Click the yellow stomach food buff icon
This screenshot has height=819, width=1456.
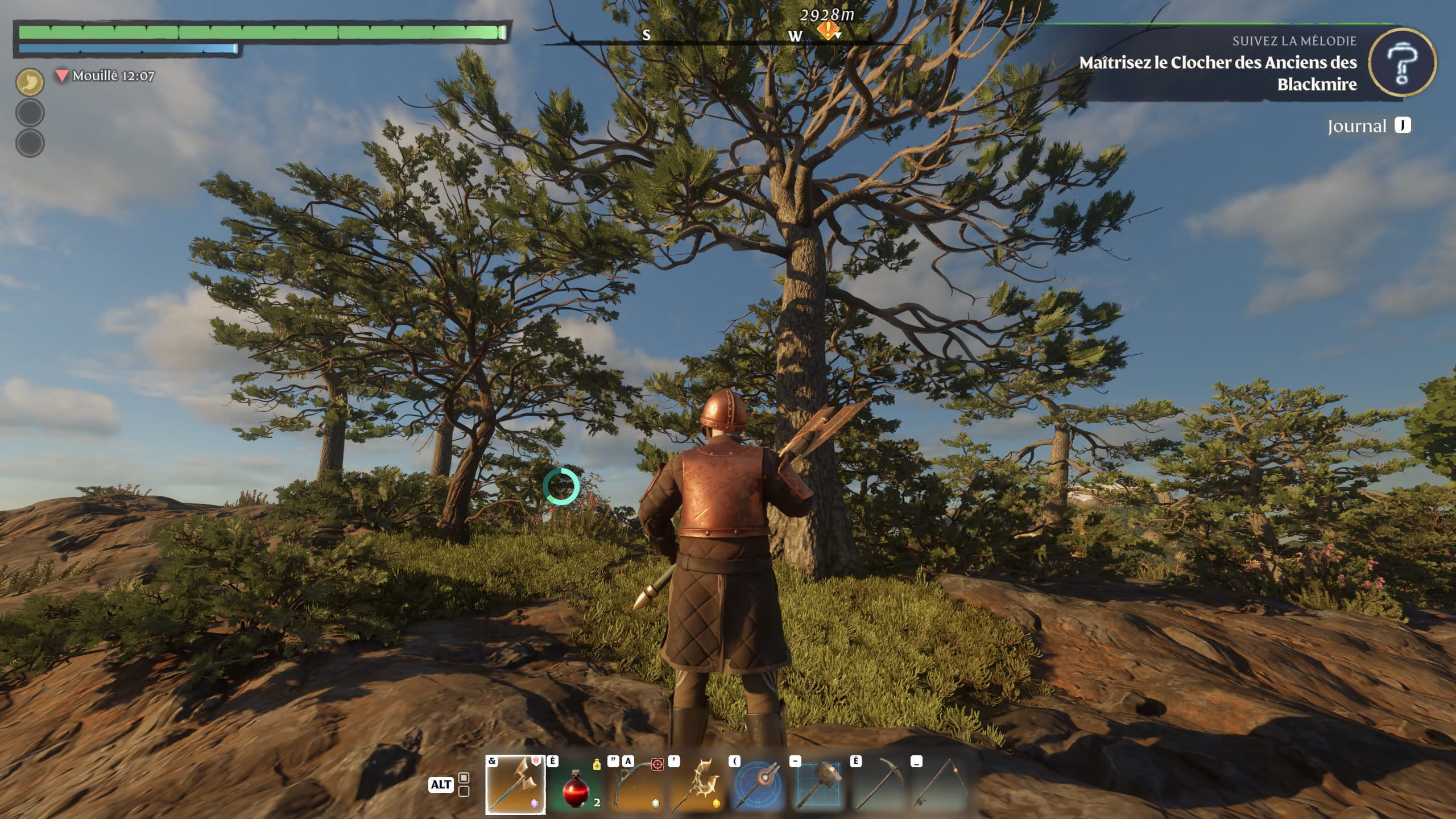click(x=30, y=82)
